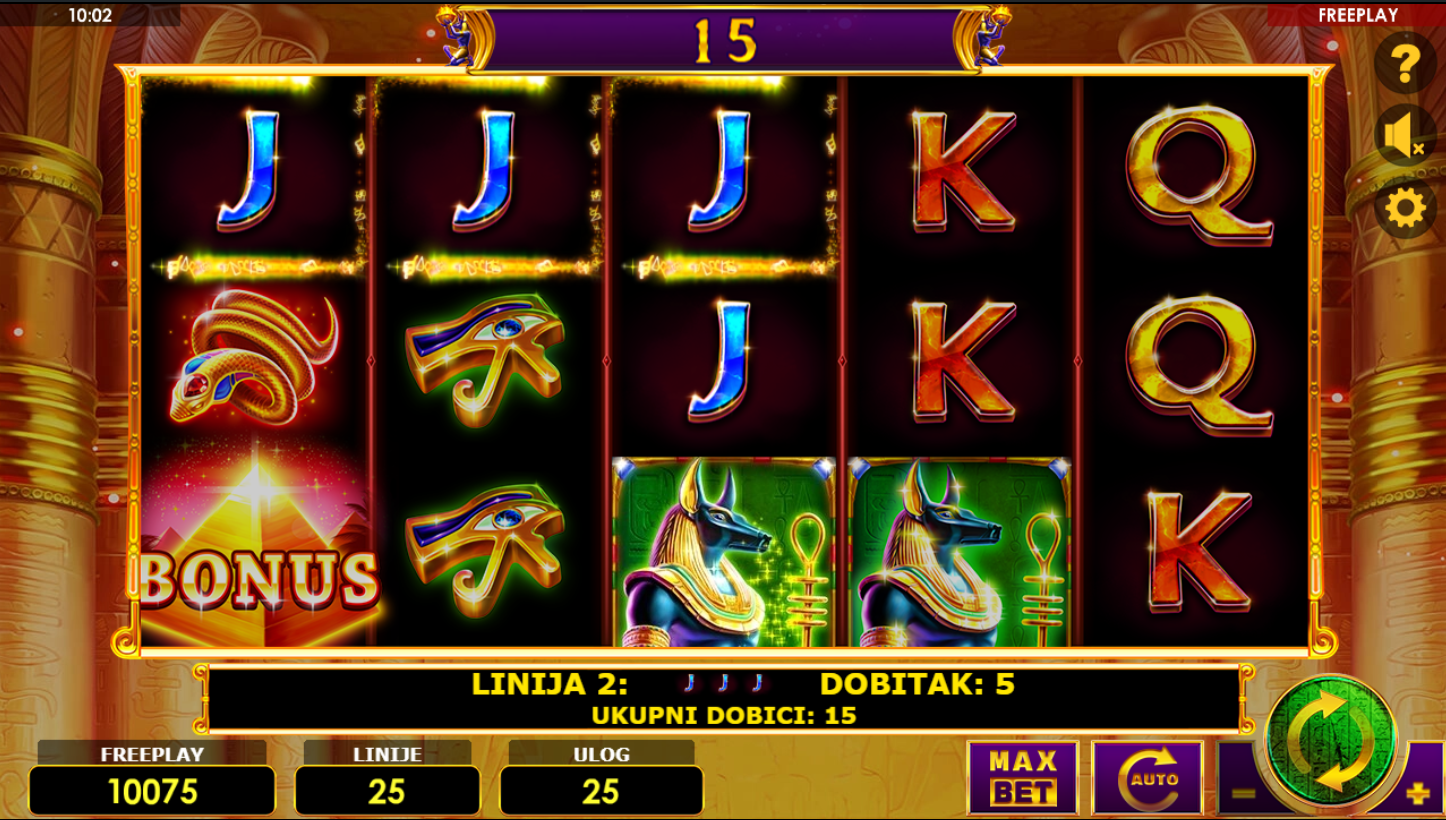Set the wager with MAX BET

(1022, 778)
